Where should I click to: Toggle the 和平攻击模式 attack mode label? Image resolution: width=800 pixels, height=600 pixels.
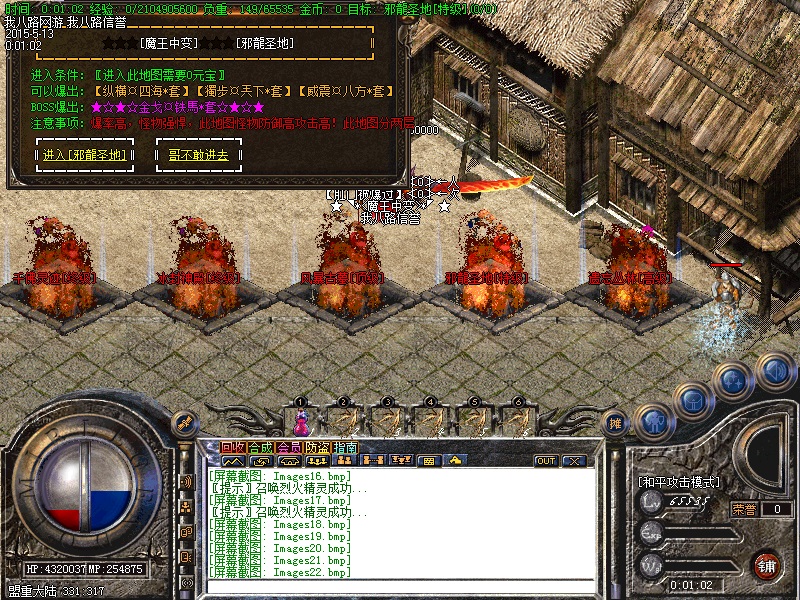(679, 482)
